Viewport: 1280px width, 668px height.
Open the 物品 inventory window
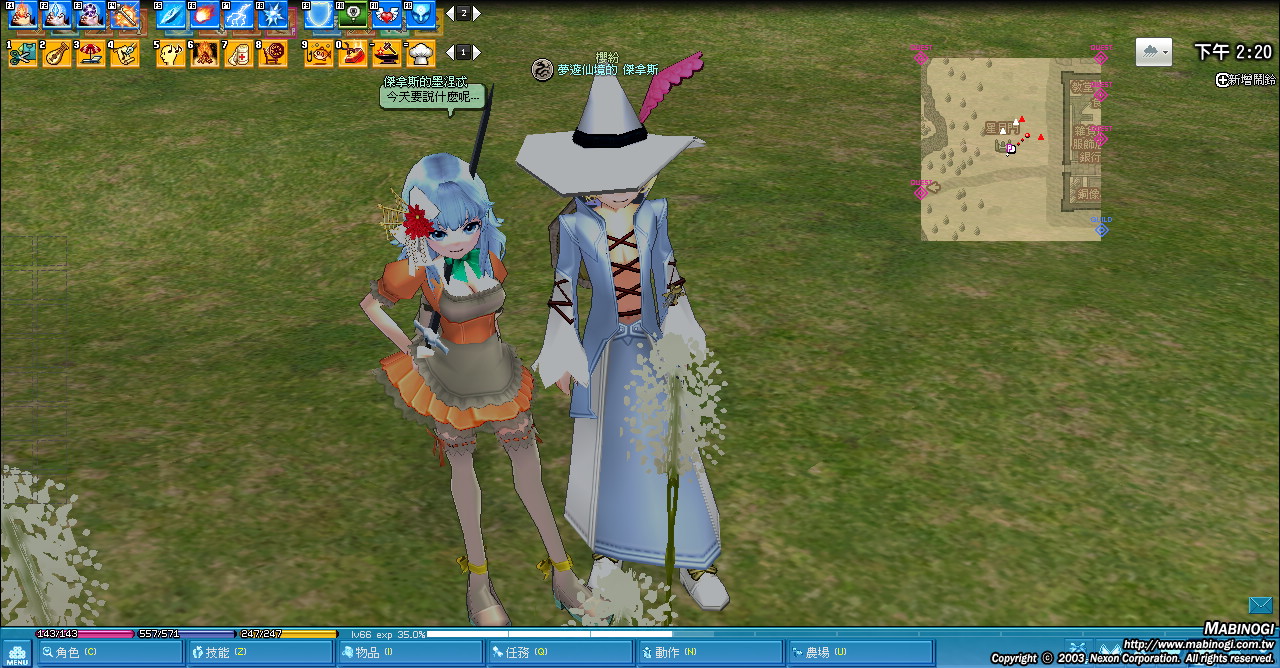(409, 653)
